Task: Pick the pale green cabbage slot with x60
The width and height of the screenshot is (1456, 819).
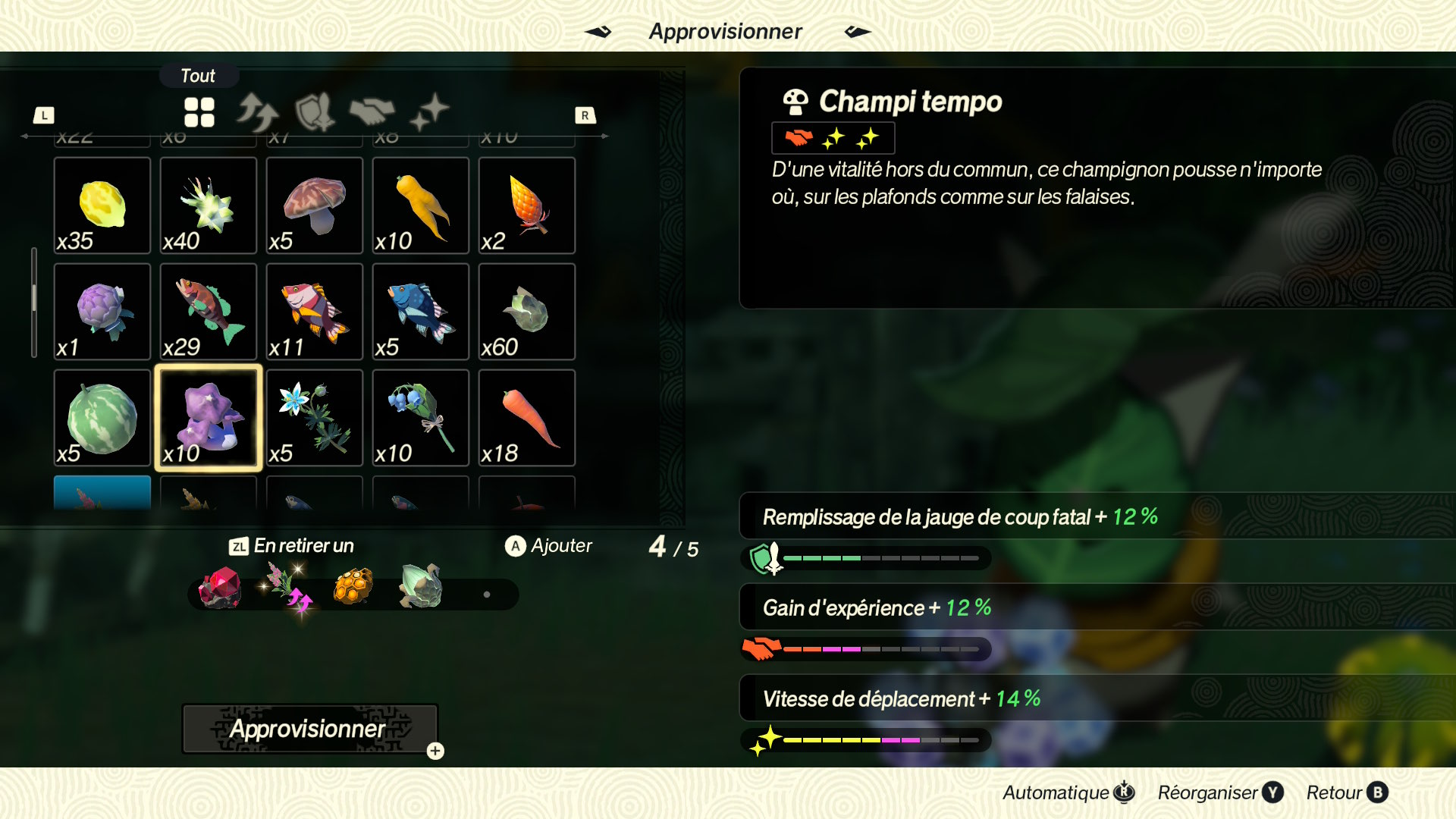Action: click(x=527, y=312)
